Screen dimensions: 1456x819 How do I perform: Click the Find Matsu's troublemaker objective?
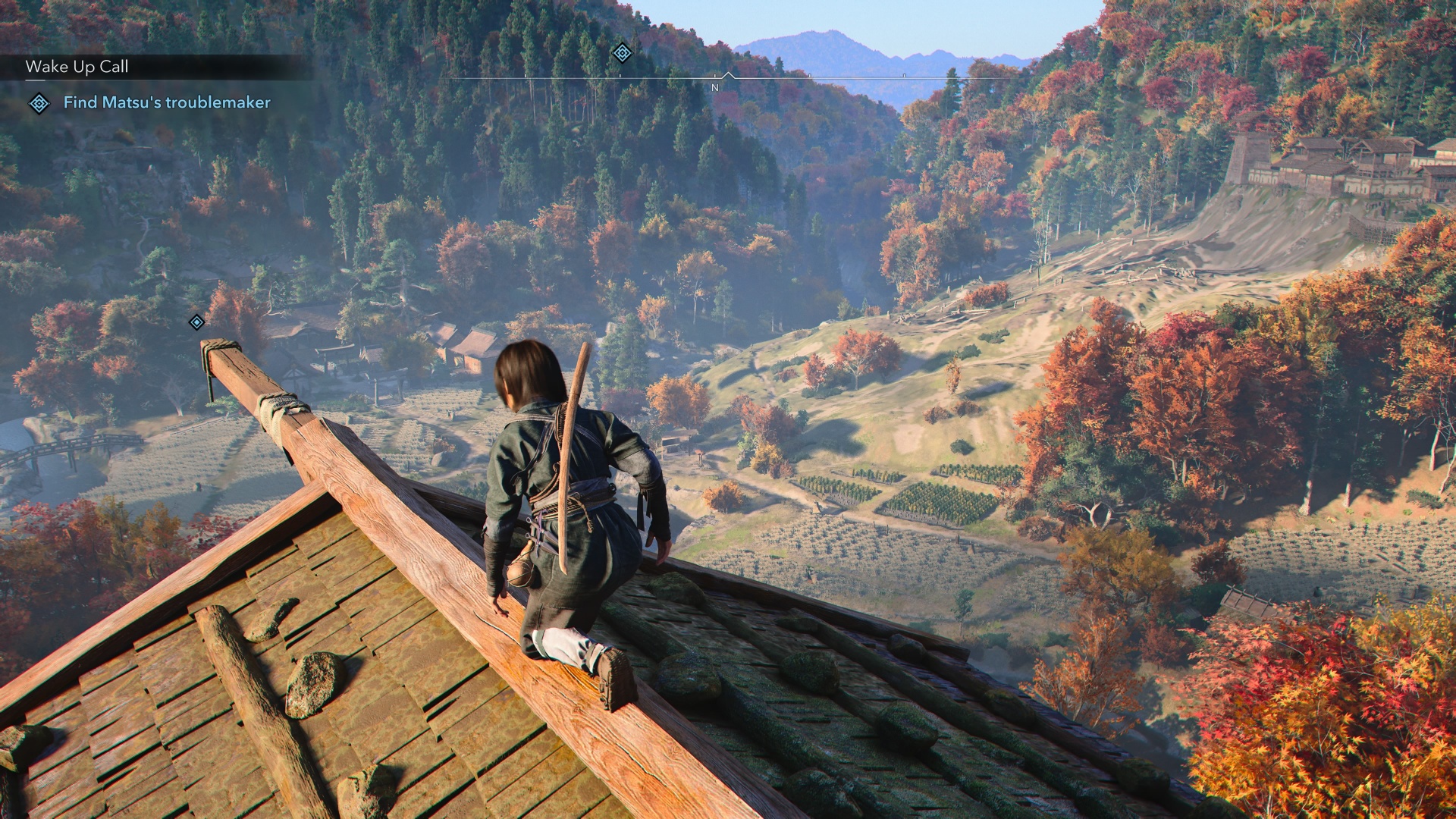[x=166, y=102]
